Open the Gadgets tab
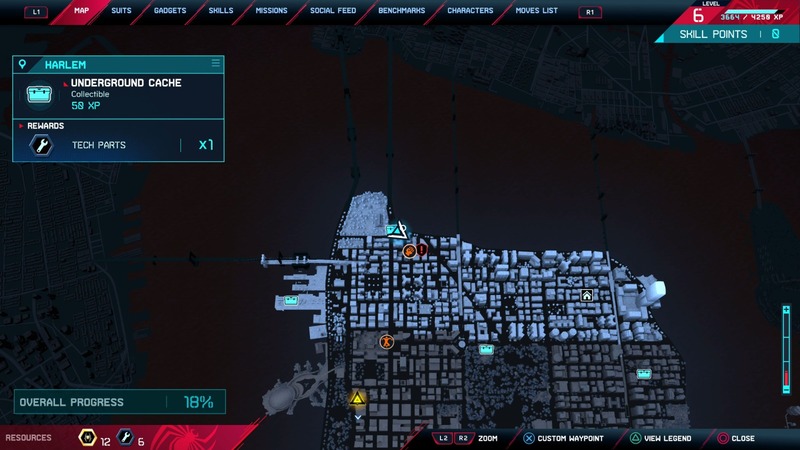 170,11
